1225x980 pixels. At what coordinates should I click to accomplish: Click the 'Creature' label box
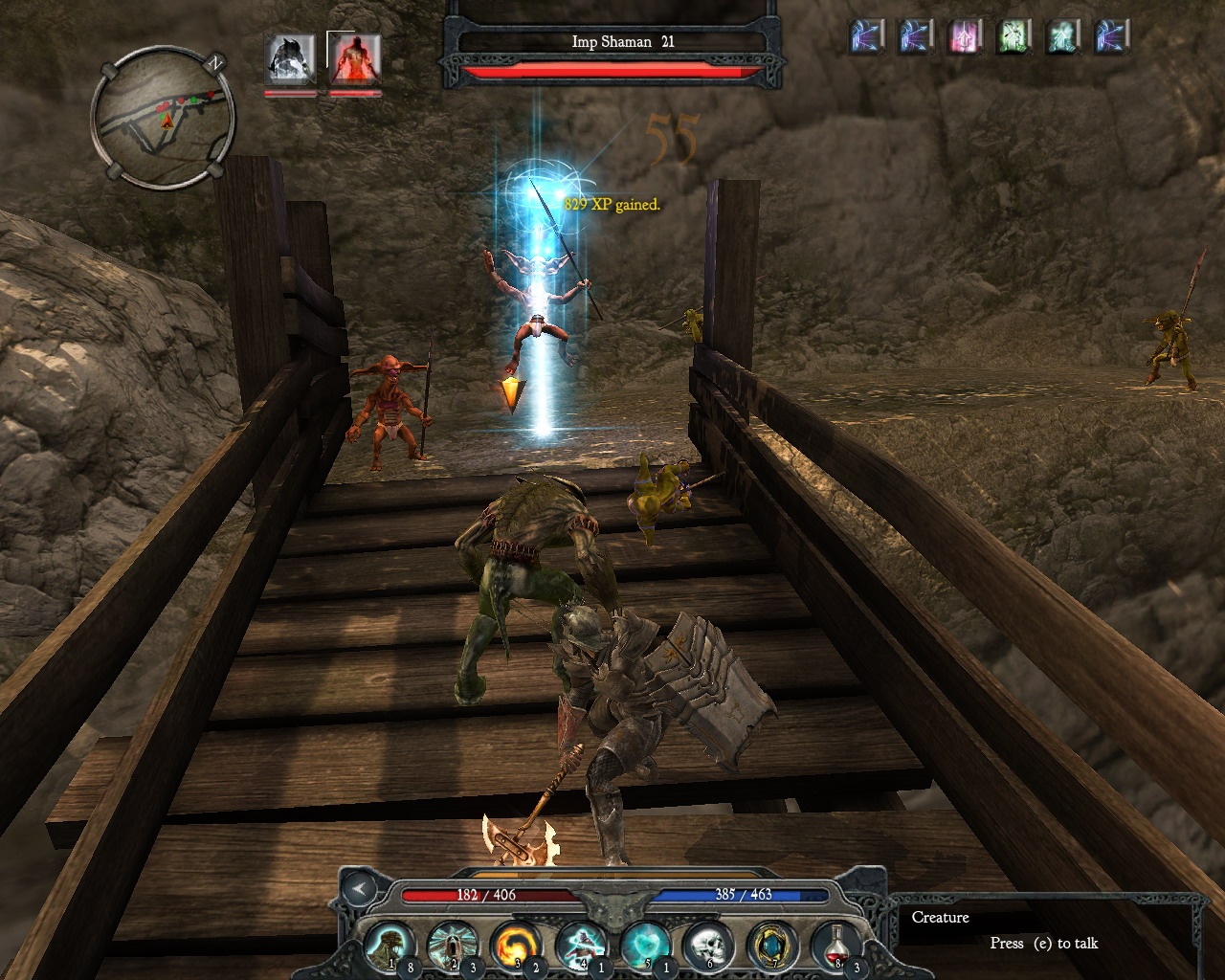pyautogui.click(x=942, y=918)
